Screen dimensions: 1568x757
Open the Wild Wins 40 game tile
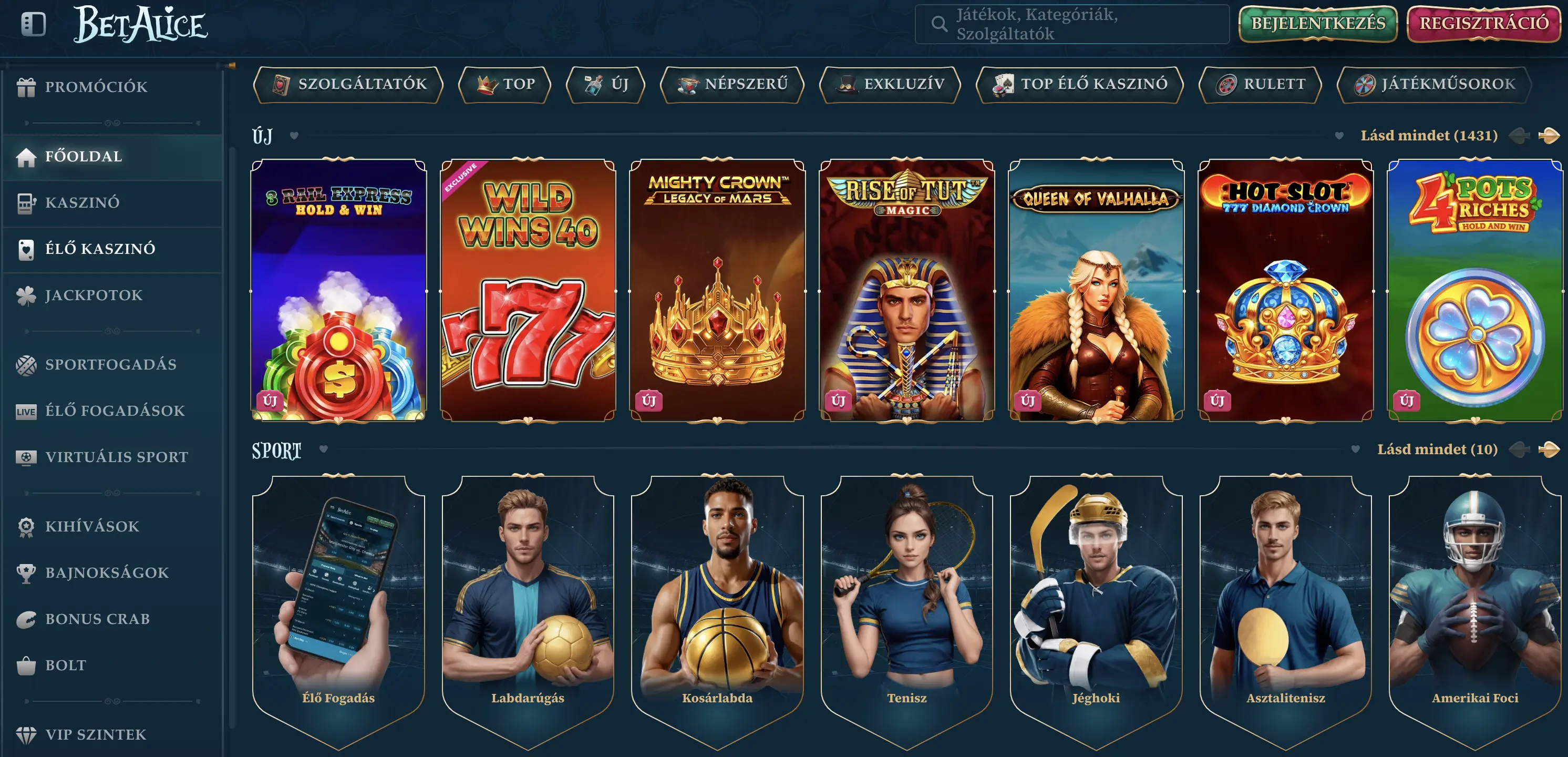pyautogui.click(x=528, y=291)
